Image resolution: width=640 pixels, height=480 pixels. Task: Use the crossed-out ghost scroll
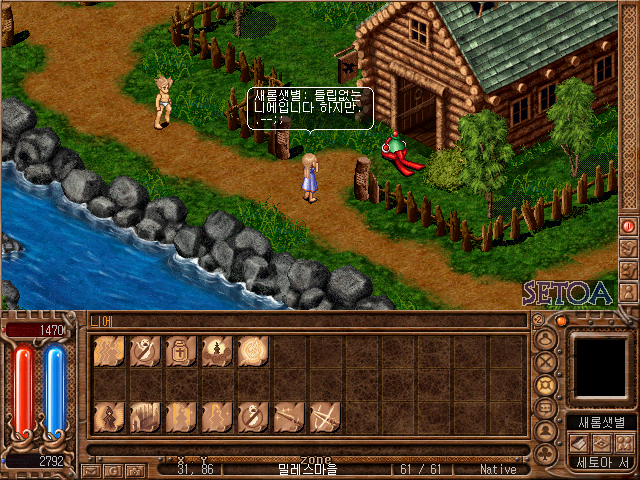point(145,352)
